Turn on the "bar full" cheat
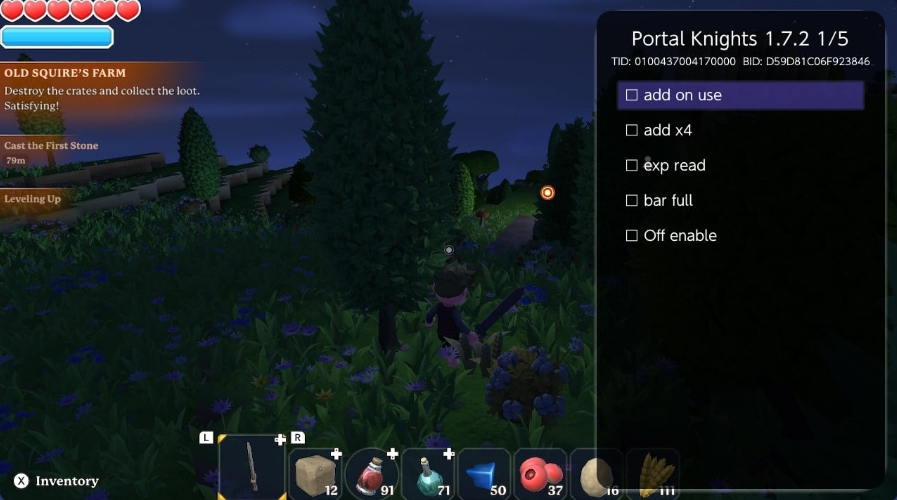 (x=632, y=200)
